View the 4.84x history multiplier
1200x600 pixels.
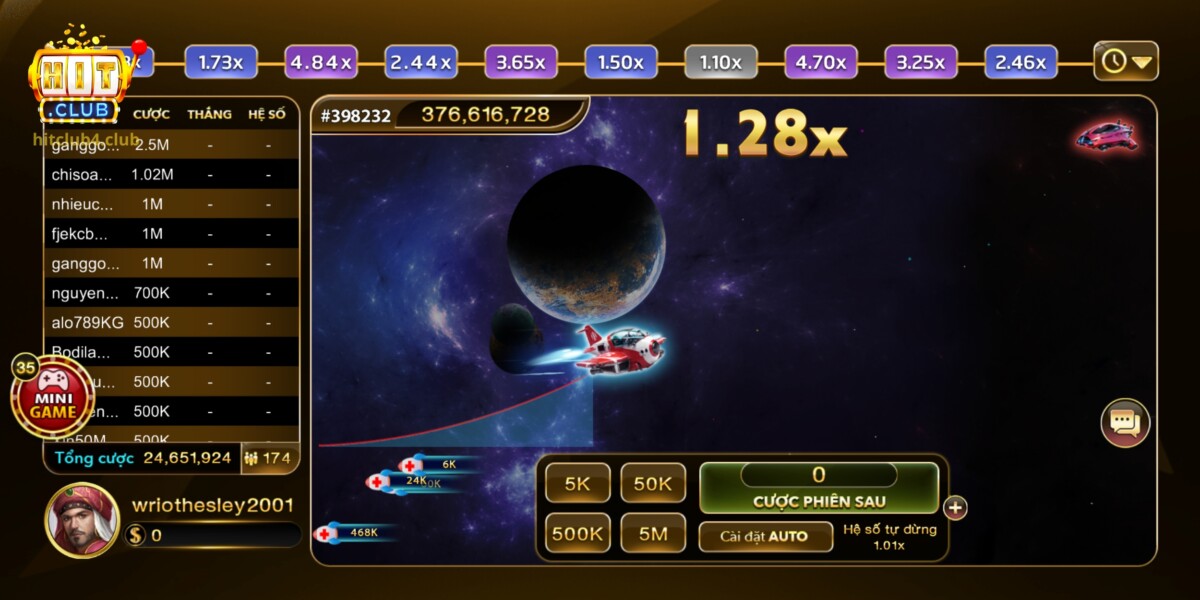(321, 62)
